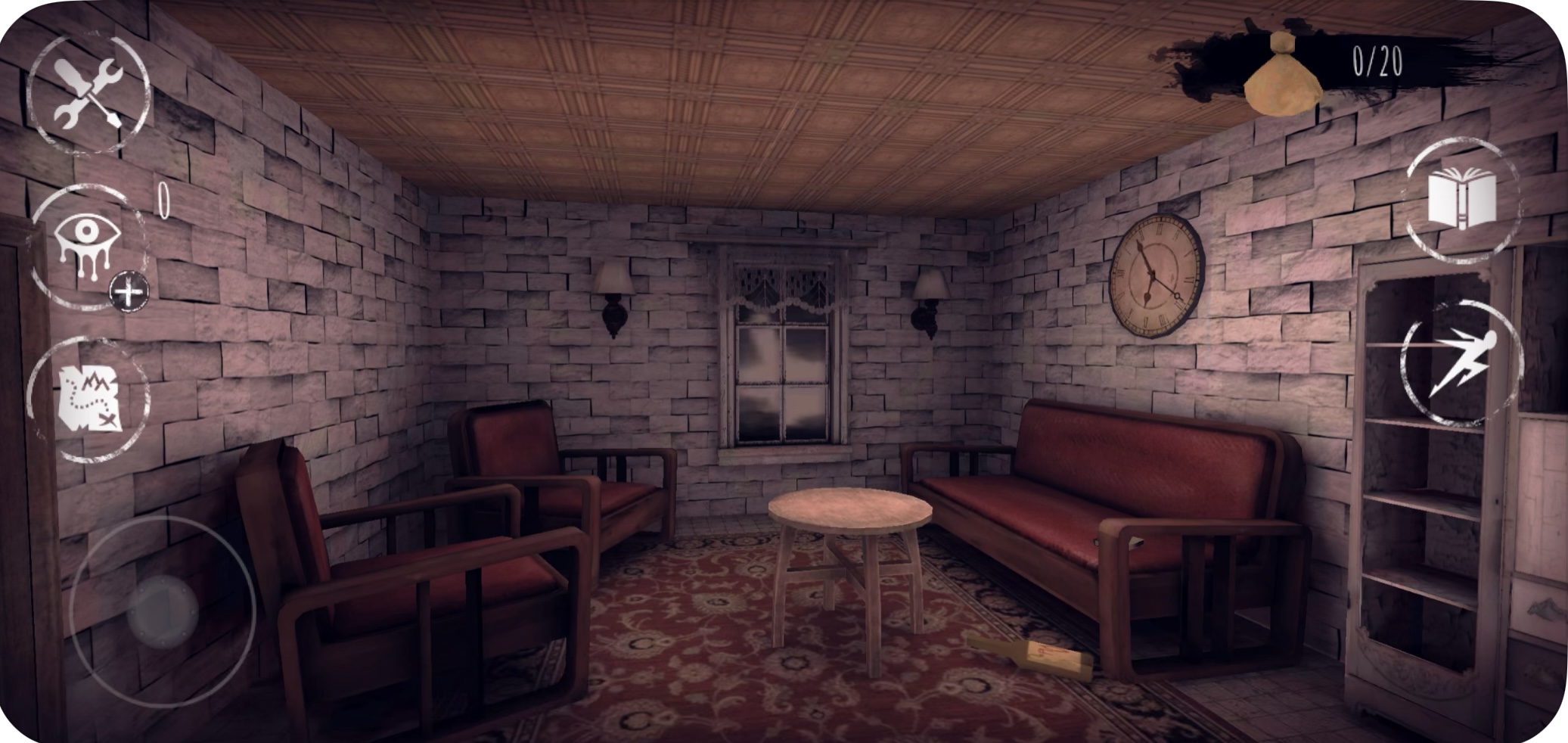Open the book journal icon
Screen dimensions: 1568x743
click(1461, 199)
